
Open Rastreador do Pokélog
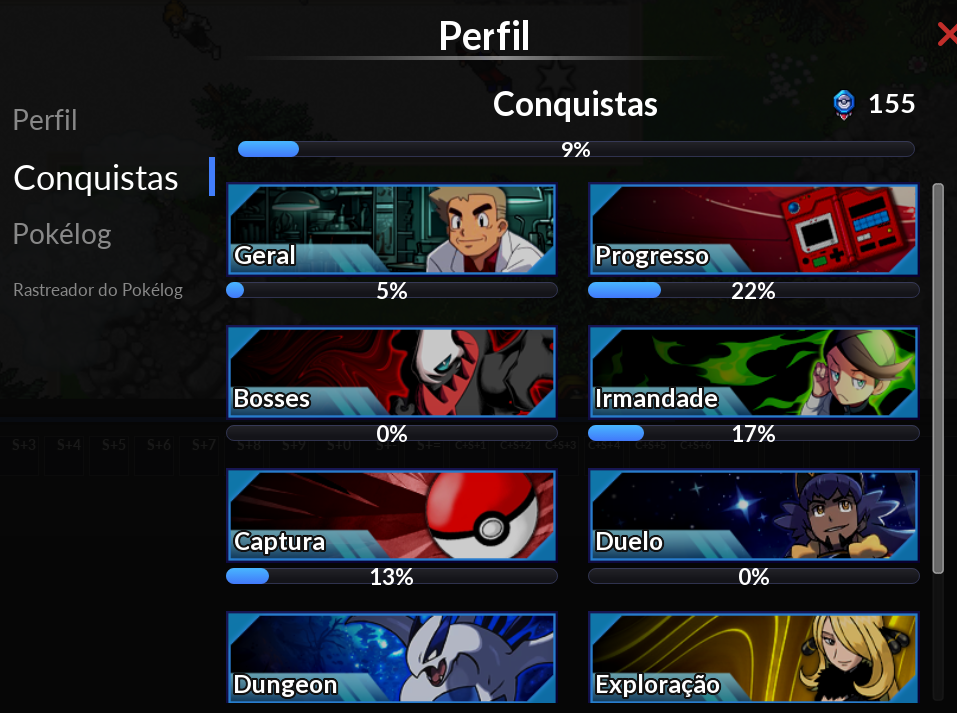pos(98,290)
